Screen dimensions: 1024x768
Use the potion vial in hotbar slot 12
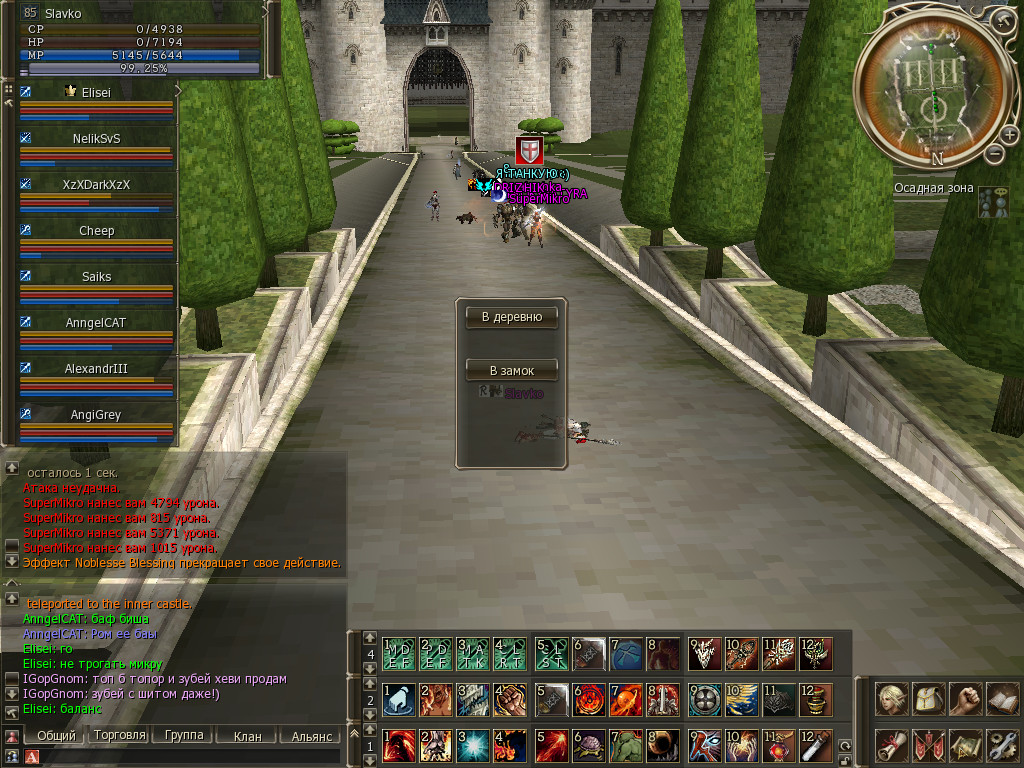point(816,745)
